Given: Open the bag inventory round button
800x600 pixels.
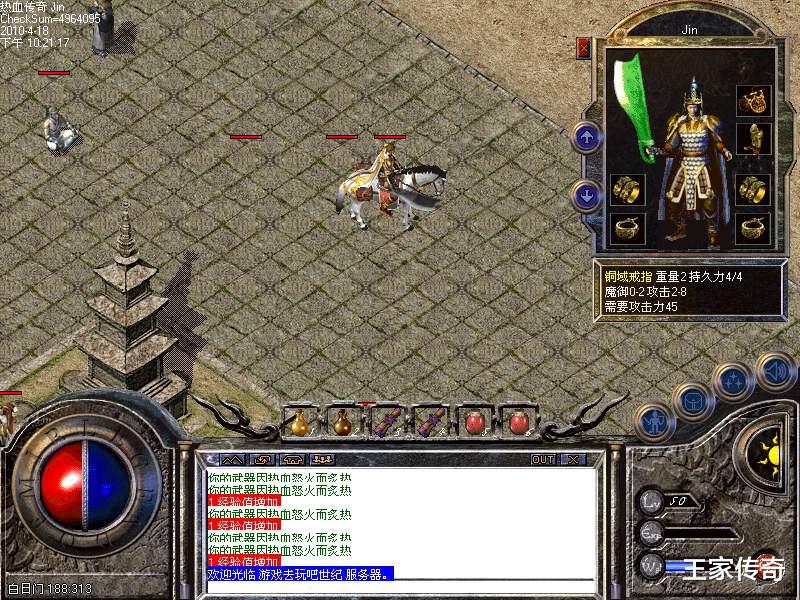Looking at the screenshot, I should coord(691,401).
